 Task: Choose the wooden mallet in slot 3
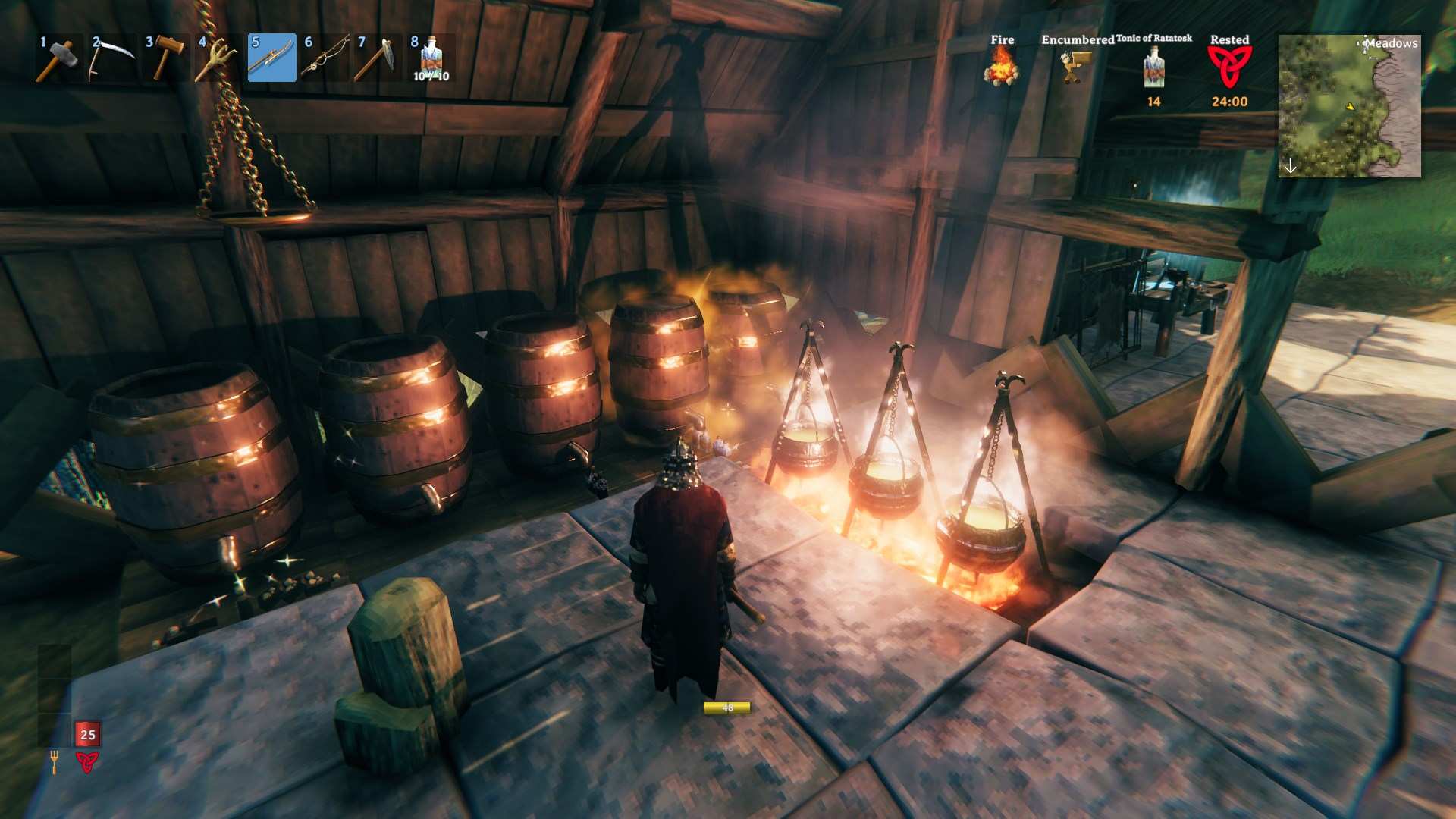(x=165, y=58)
